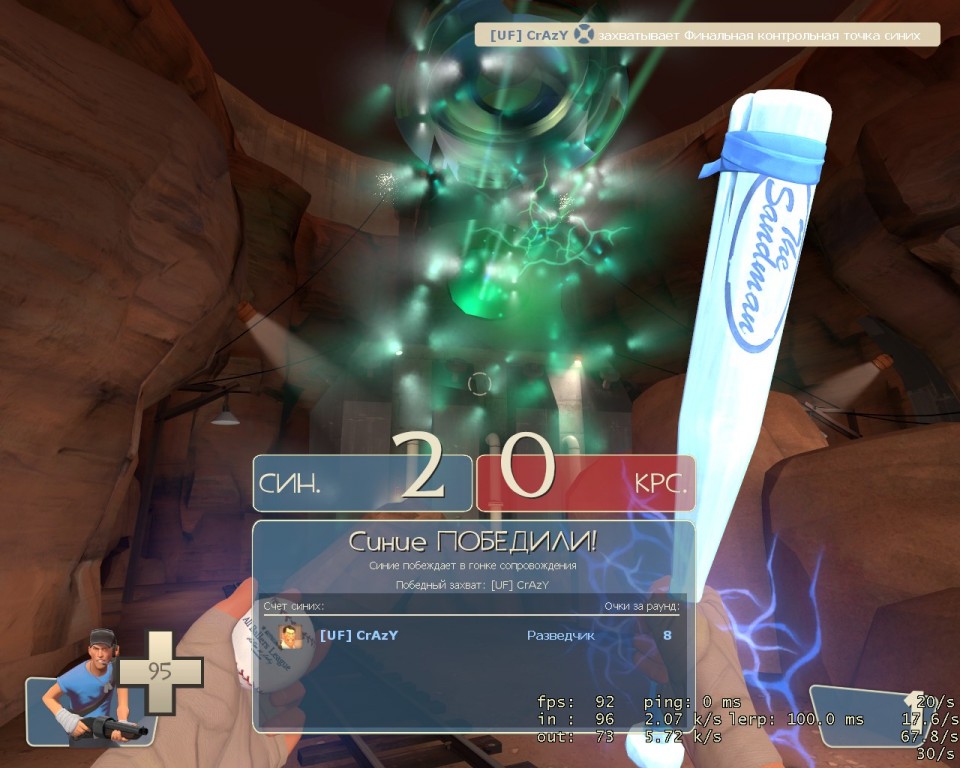Select the [UF] CrAzY row in the win panel

tap(472, 635)
